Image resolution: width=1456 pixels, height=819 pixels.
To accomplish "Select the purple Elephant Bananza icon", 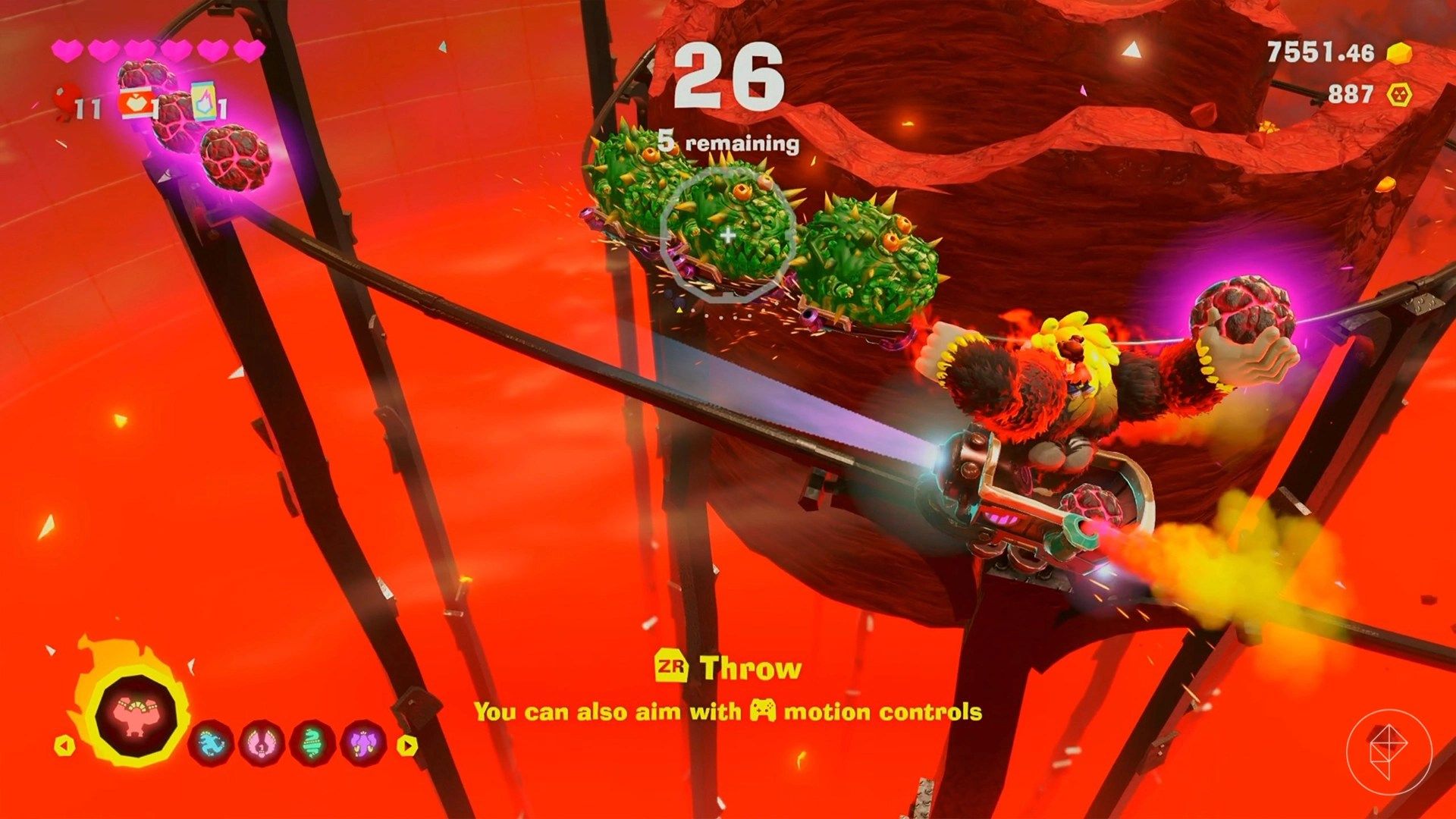I will click(363, 745).
